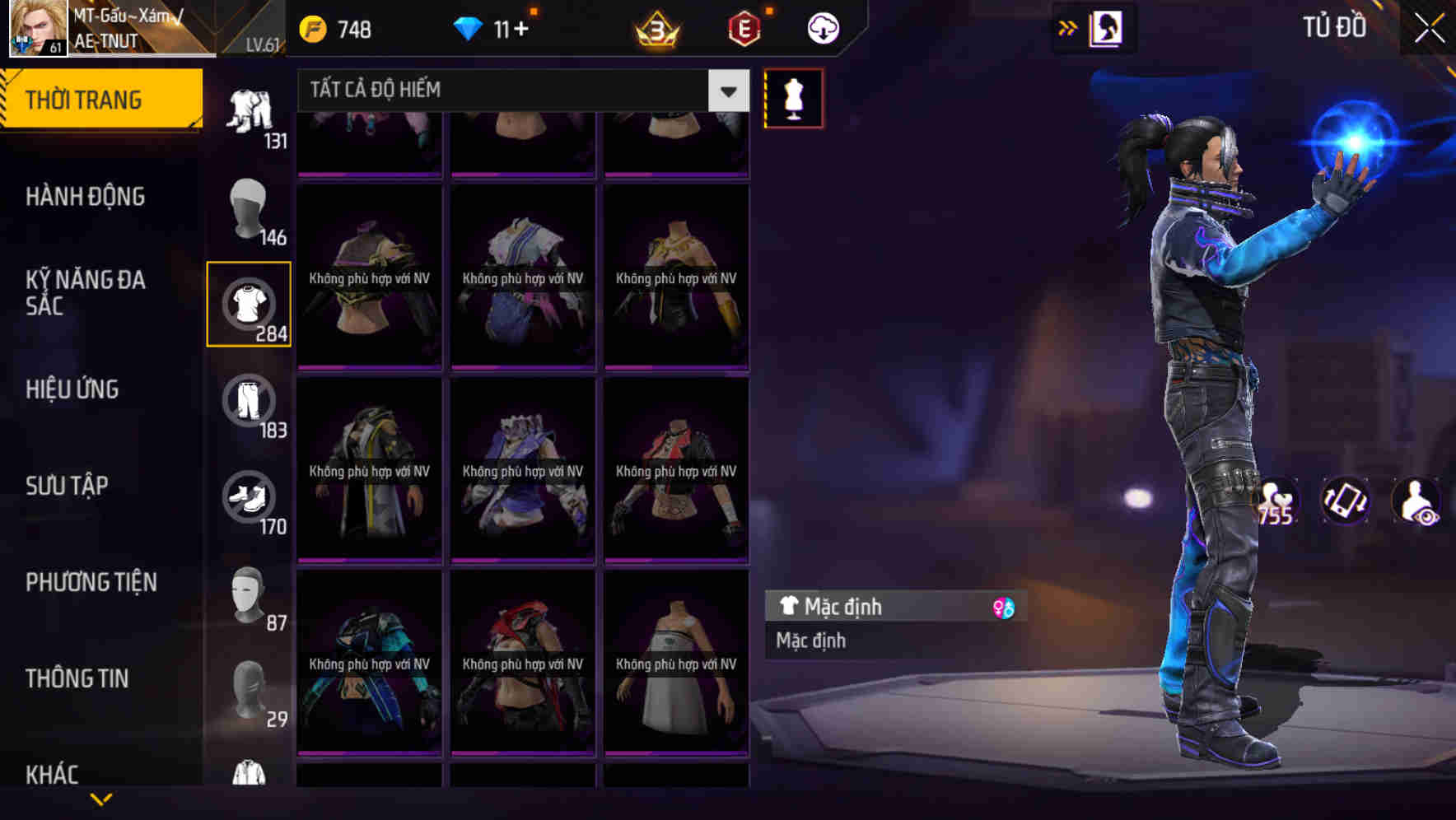
Task: Click the mannequin outfit preset icon
Action: pos(791,97)
